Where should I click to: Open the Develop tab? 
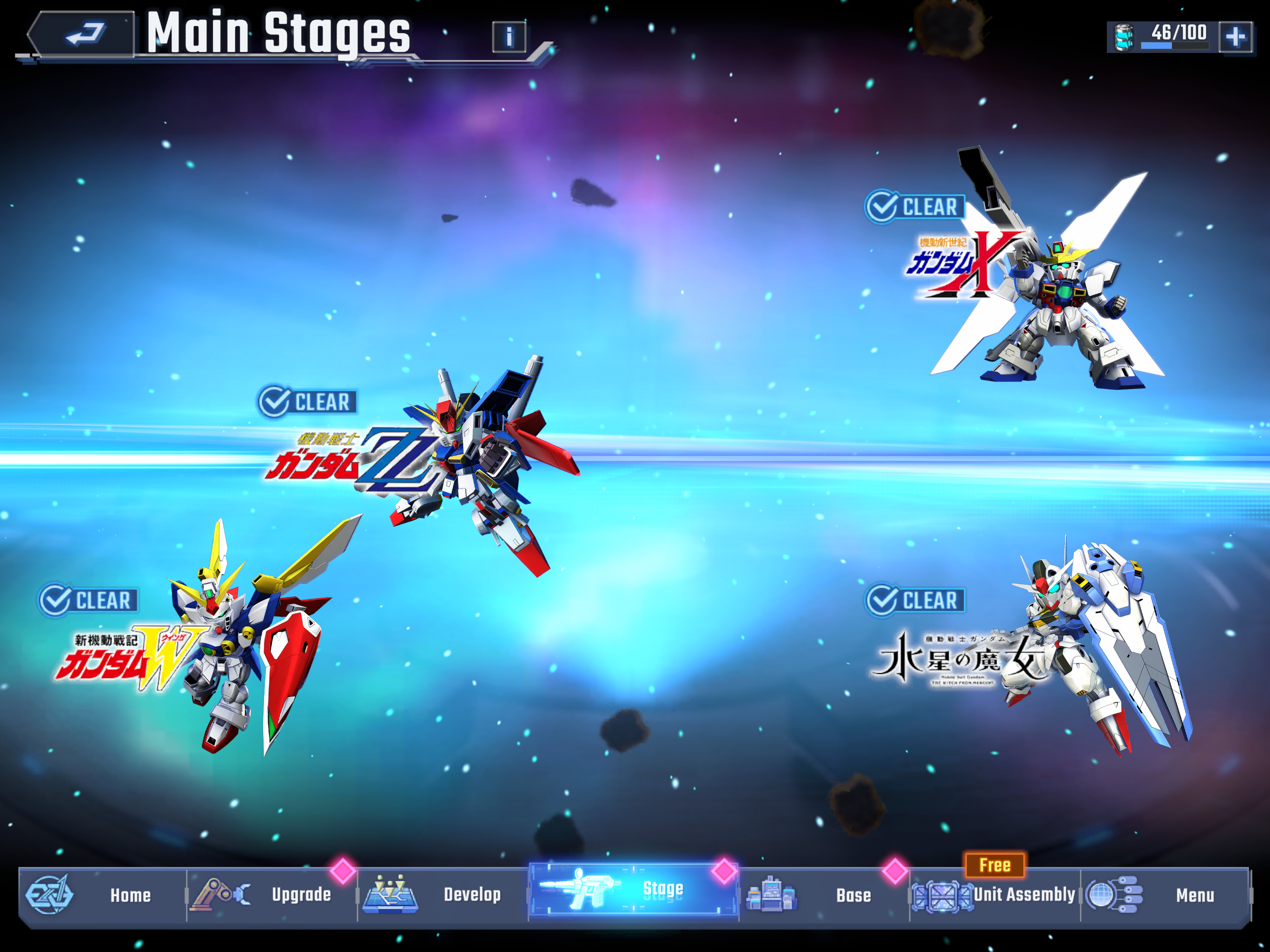point(442,894)
